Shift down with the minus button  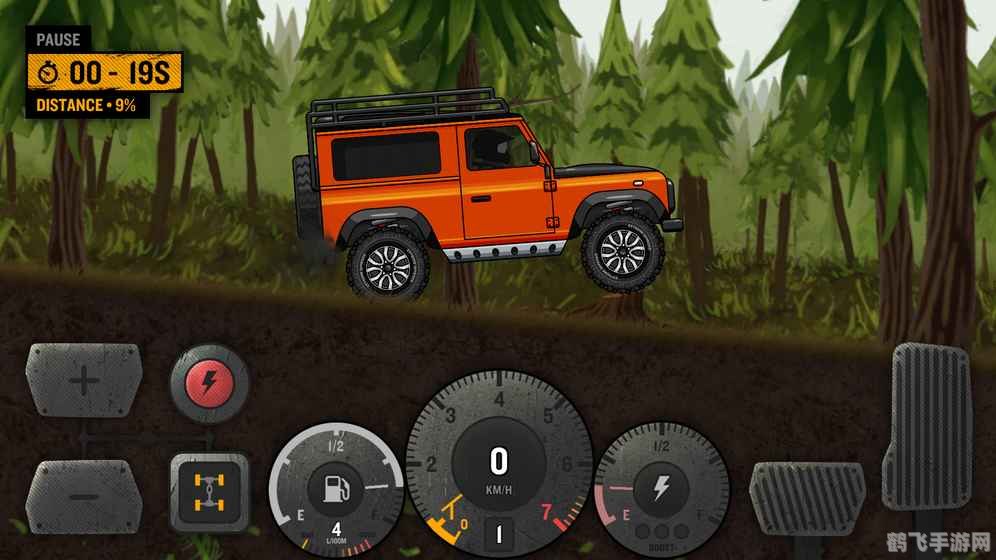tap(83, 496)
